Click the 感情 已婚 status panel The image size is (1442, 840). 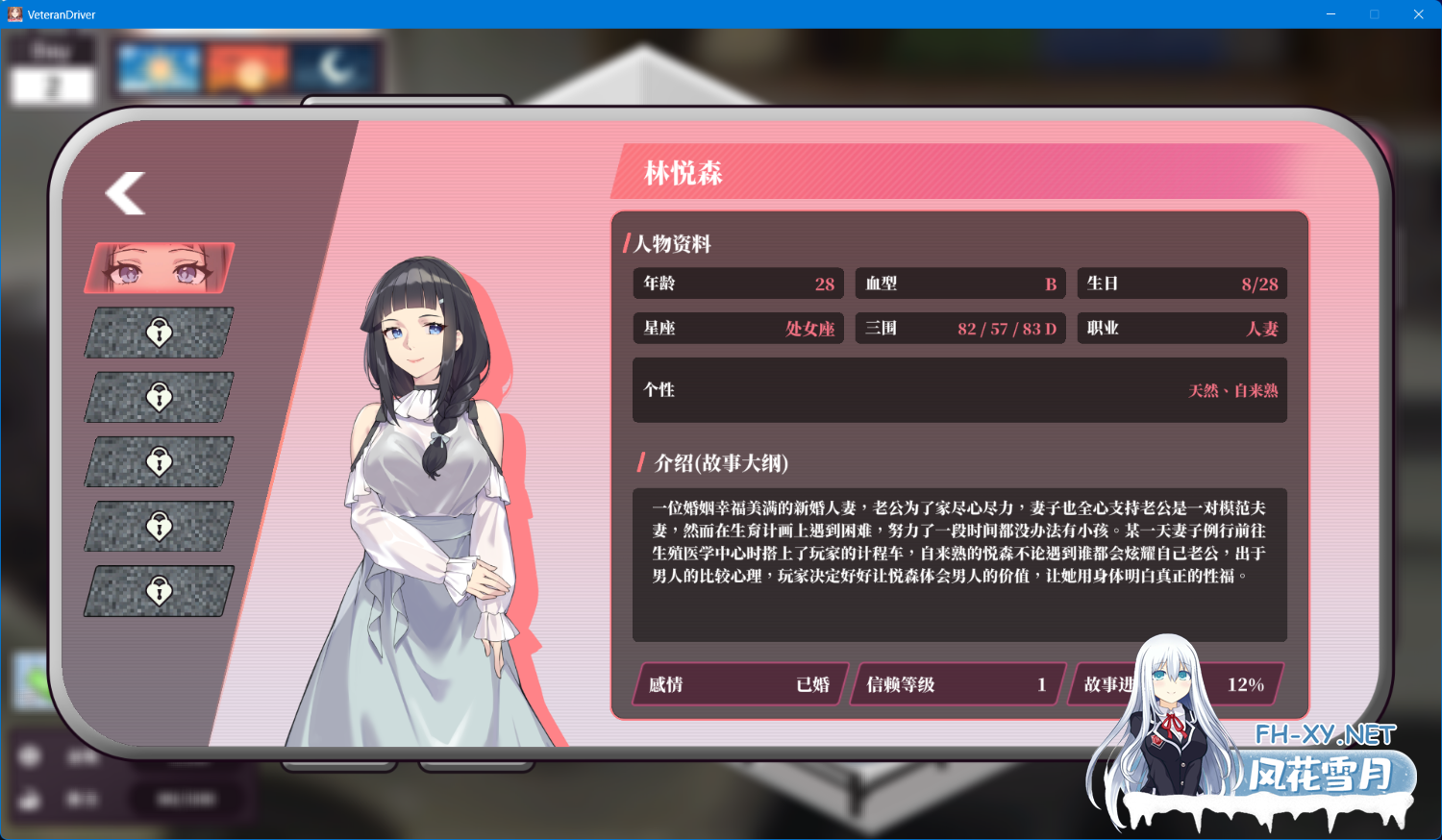point(738,684)
